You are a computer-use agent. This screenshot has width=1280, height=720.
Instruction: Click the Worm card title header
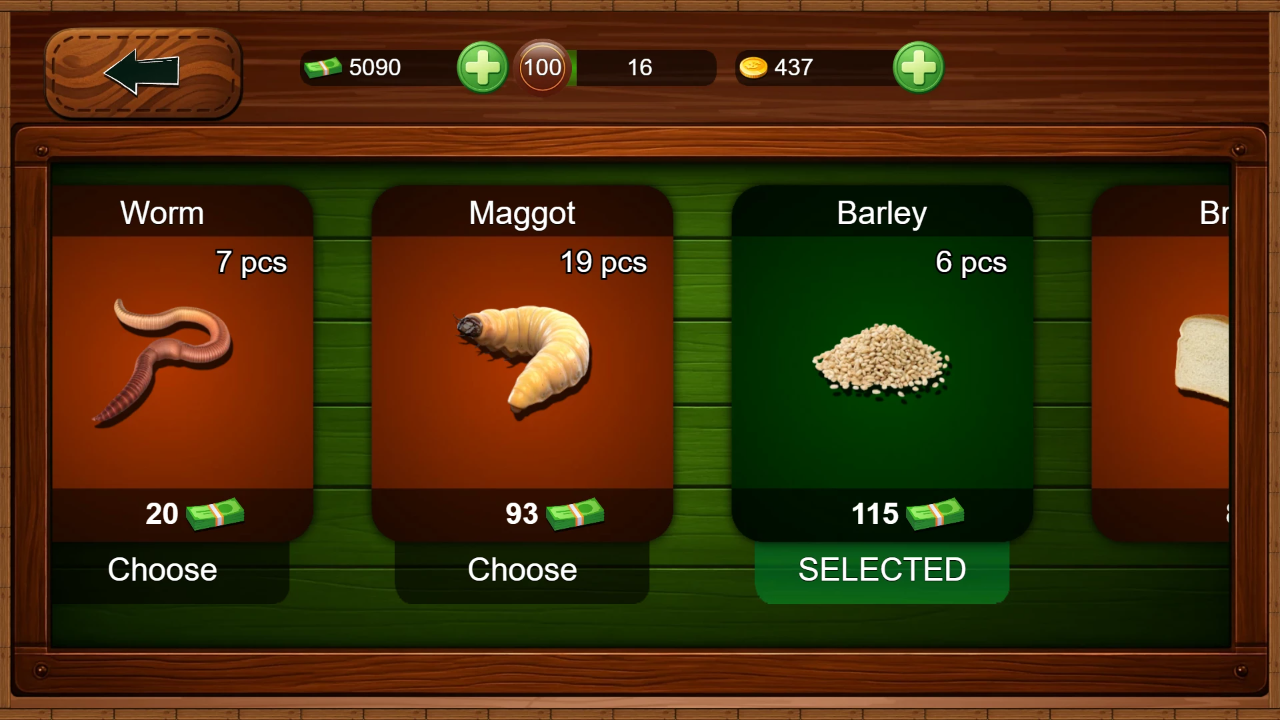click(162, 212)
